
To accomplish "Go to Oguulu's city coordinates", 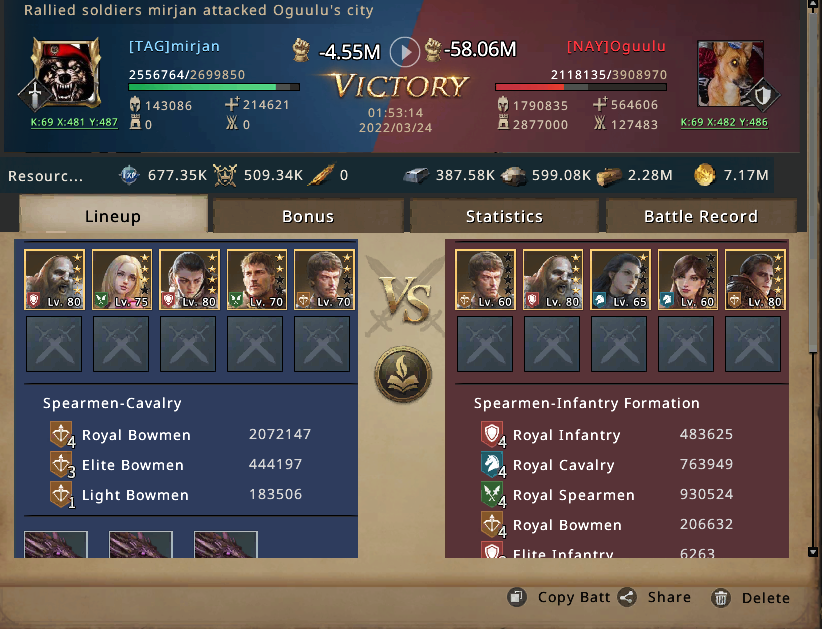I will (724, 122).
